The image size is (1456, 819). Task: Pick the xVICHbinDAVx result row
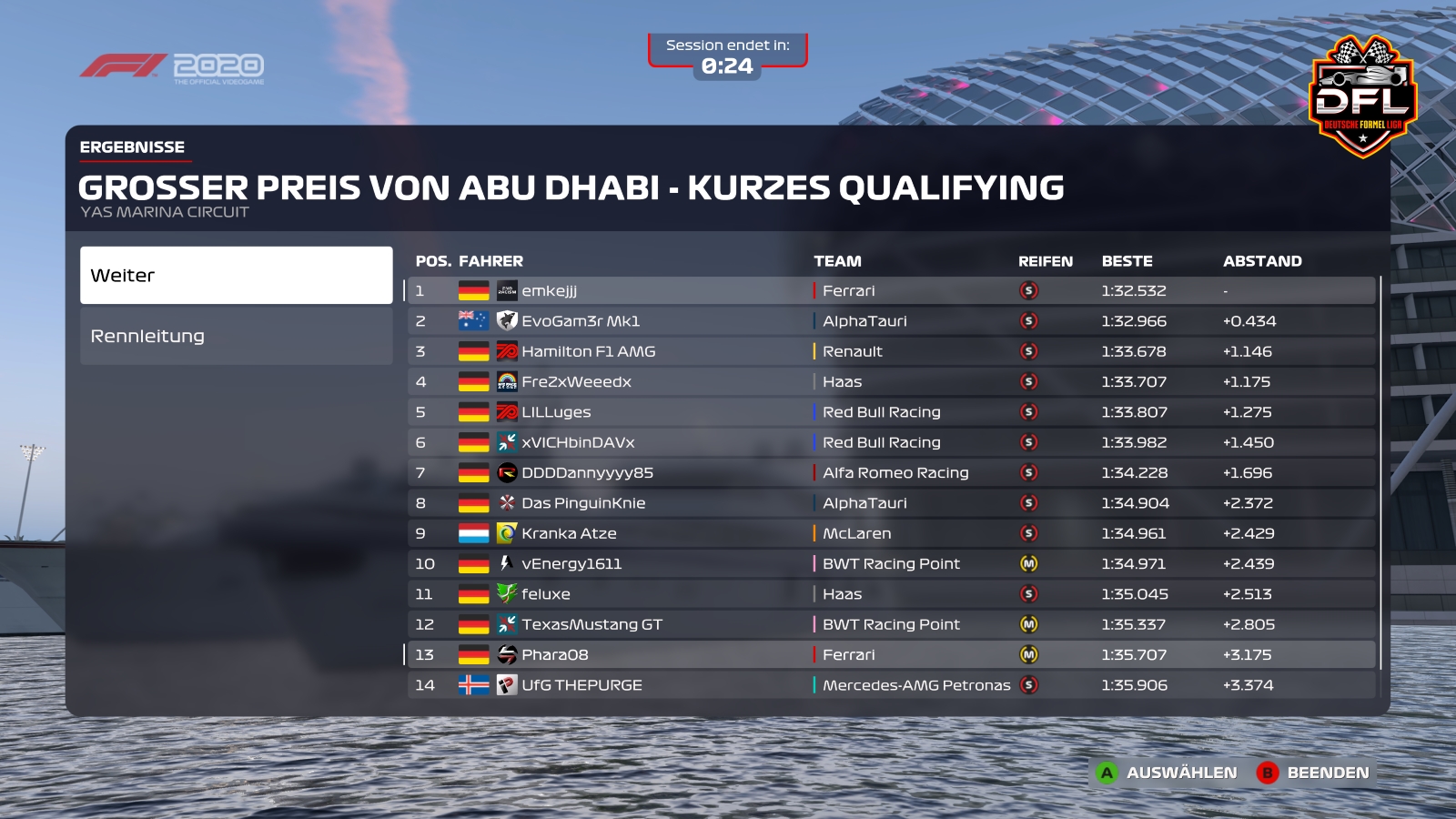point(890,442)
